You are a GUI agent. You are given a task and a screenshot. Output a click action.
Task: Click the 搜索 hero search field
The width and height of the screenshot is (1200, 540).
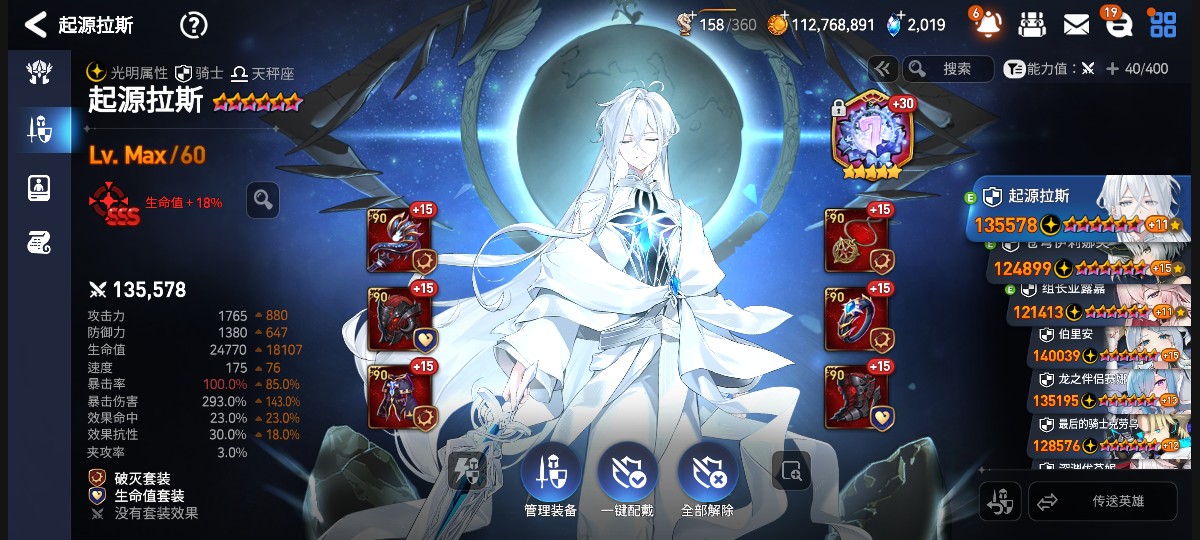pyautogui.click(x=948, y=69)
